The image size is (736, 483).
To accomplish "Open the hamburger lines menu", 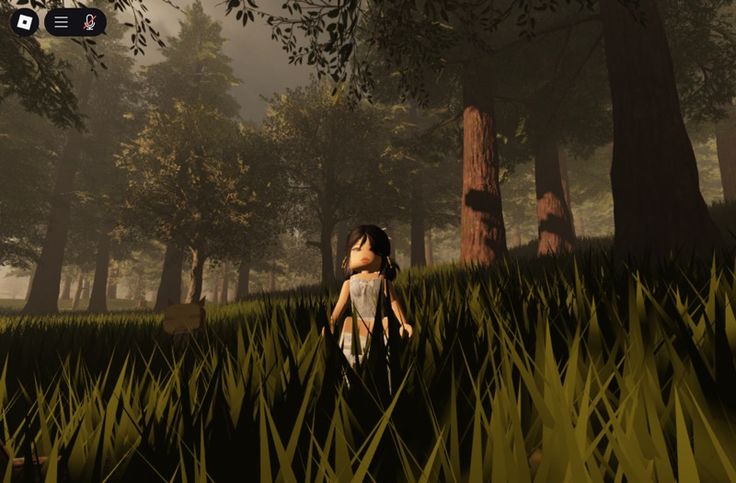I will click(x=61, y=22).
